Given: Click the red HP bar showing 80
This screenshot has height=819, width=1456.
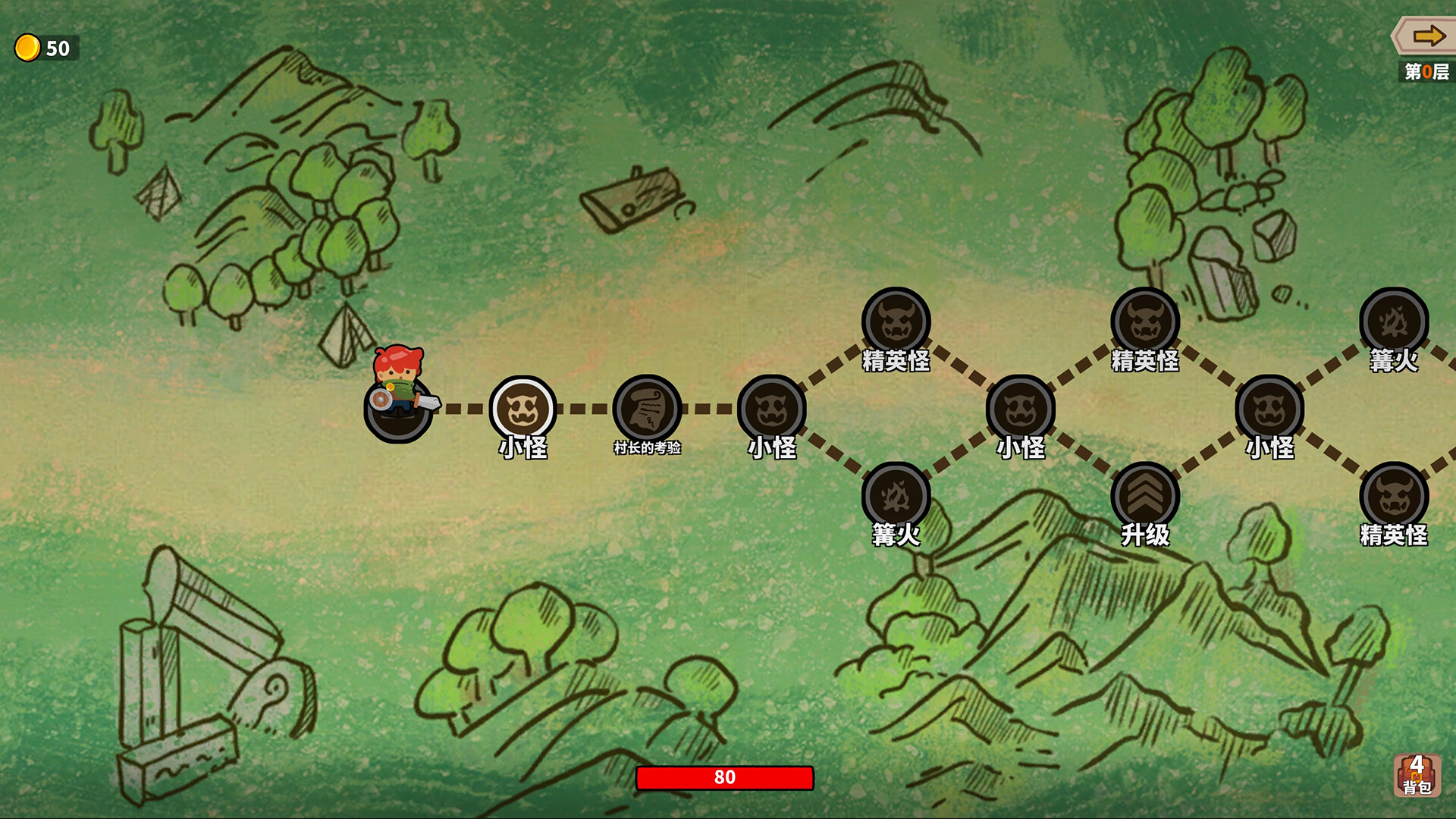Looking at the screenshot, I should point(726,777).
